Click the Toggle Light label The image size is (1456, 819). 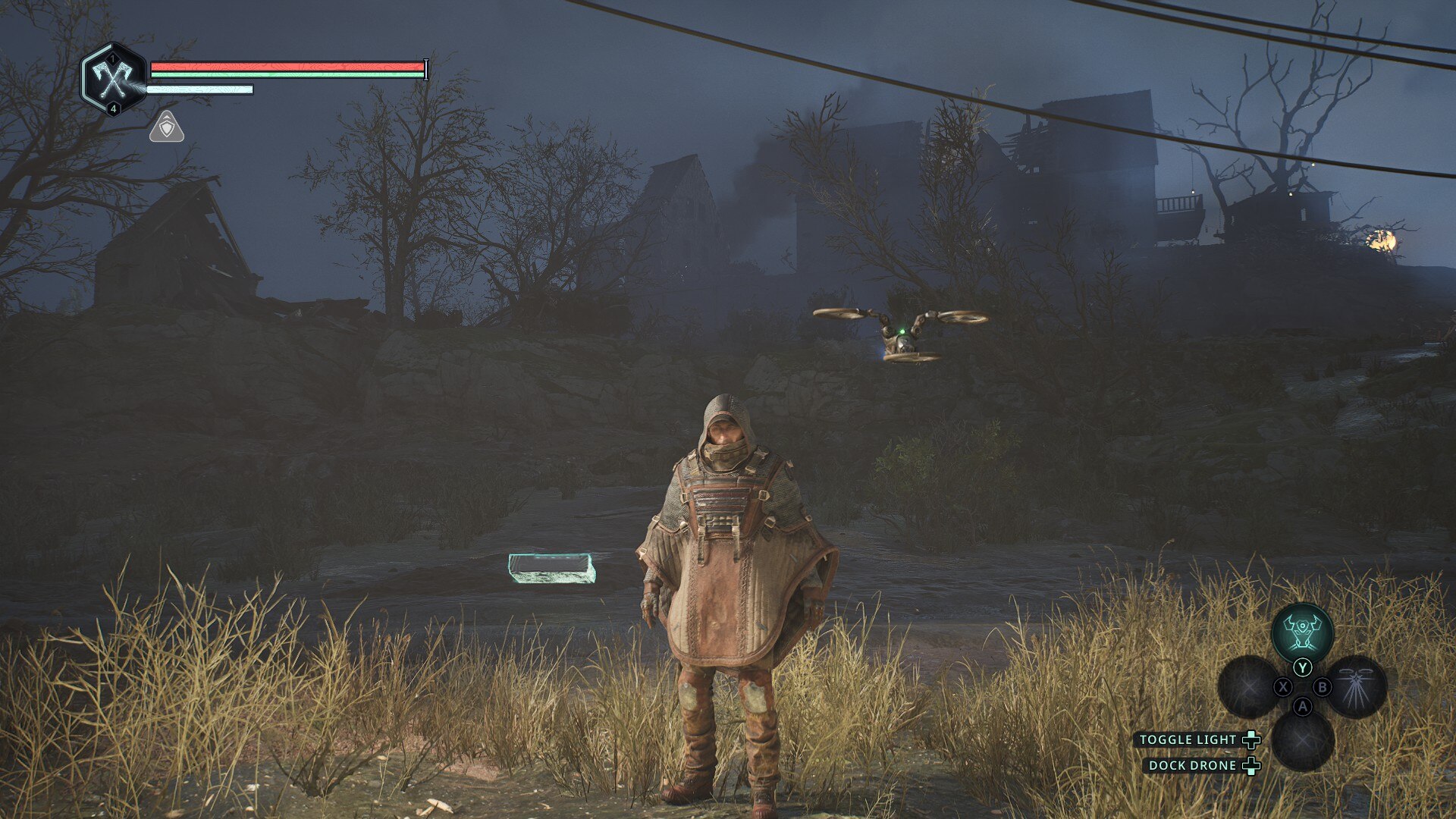tap(1188, 739)
